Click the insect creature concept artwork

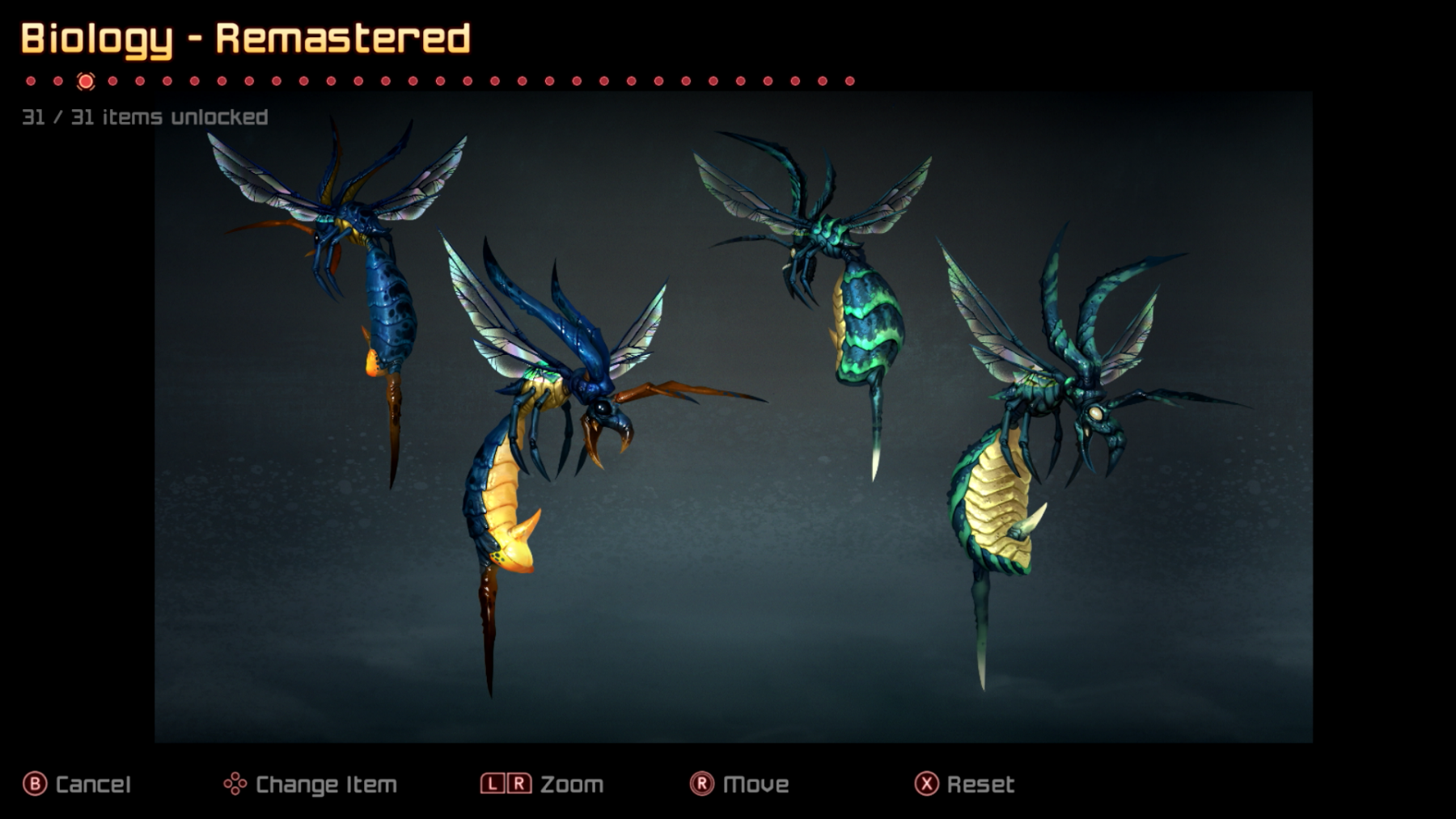pyautogui.click(x=733, y=416)
